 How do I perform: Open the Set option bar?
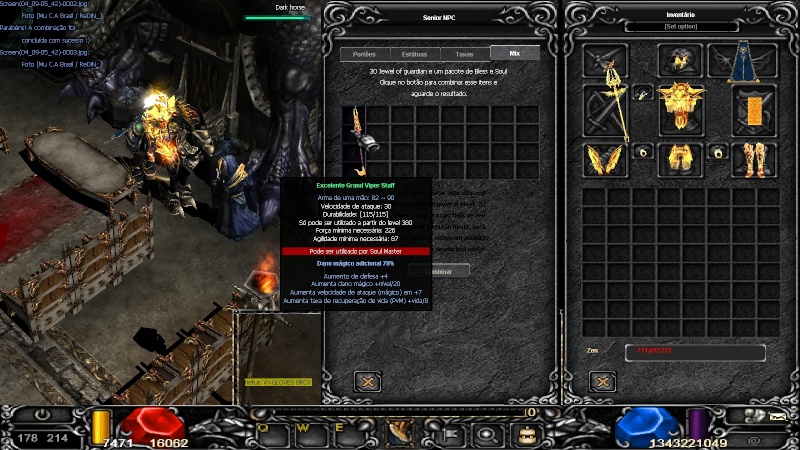point(680,27)
